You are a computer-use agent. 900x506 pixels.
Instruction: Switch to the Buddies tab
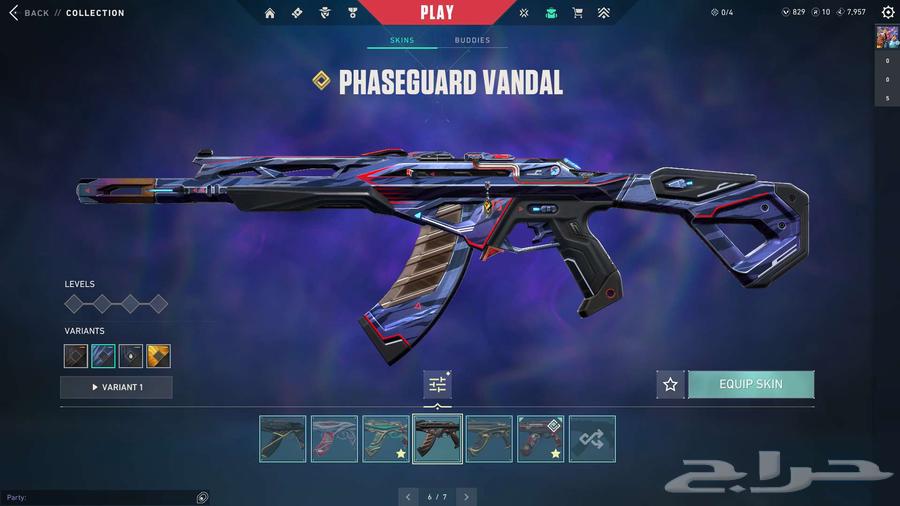click(x=472, y=40)
